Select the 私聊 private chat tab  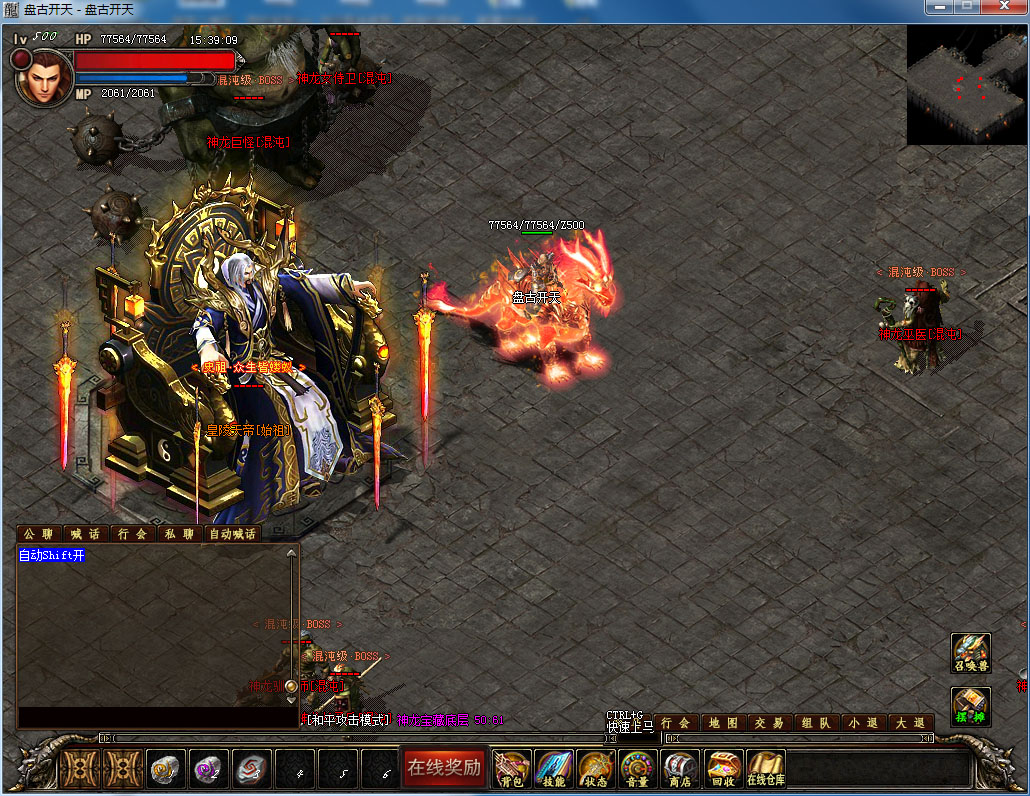pyautogui.click(x=180, y=534)
